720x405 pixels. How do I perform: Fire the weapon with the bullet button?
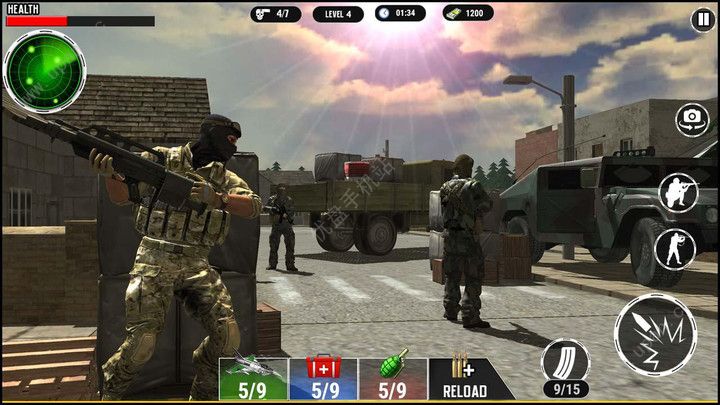point(656,336)
